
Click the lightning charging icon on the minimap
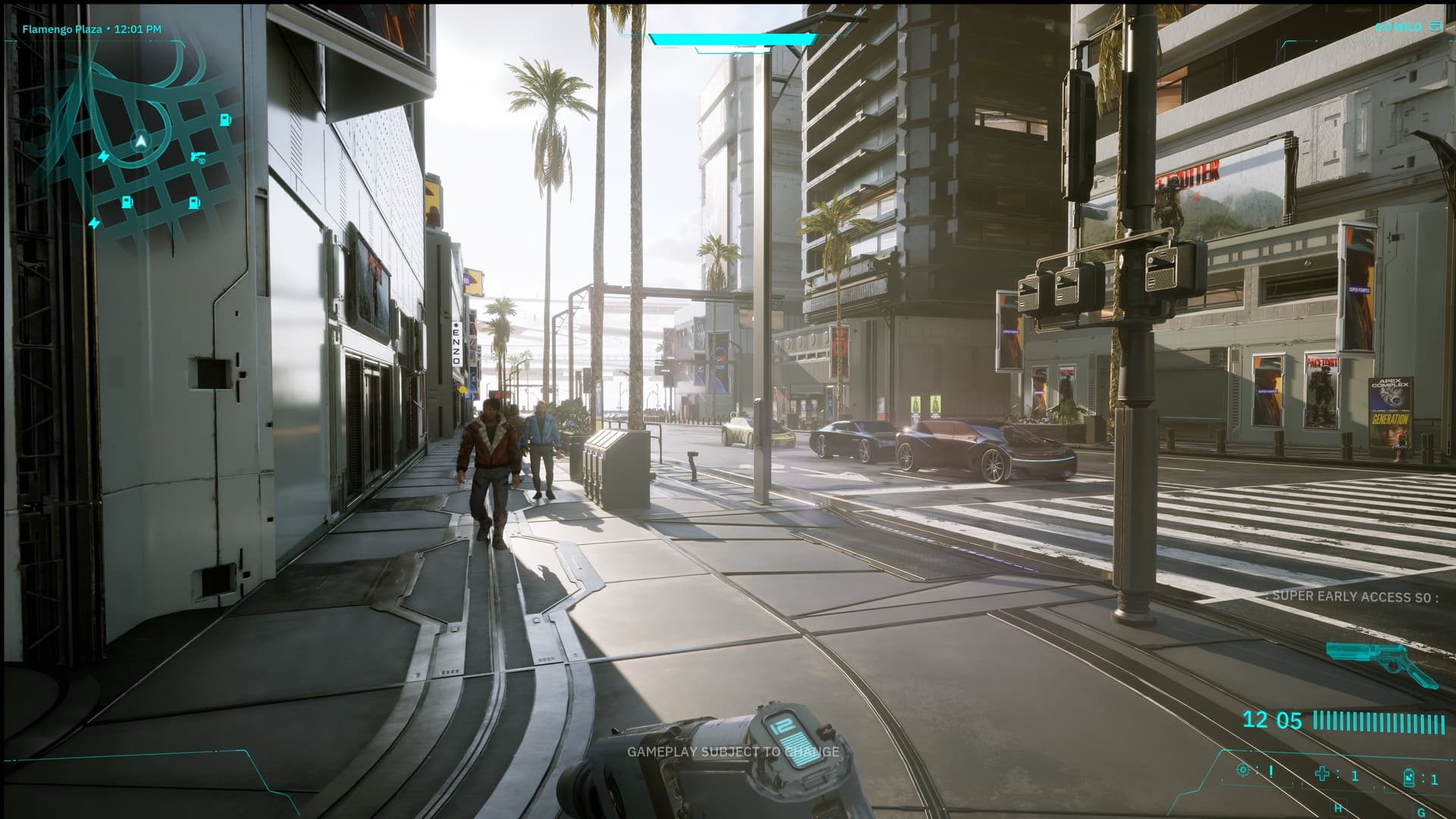click(104, 156)
